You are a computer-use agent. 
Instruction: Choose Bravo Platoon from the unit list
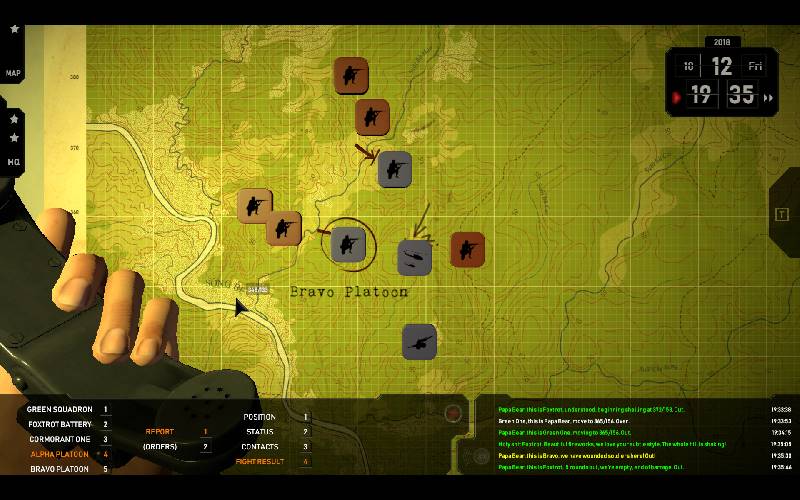(60, 469)
